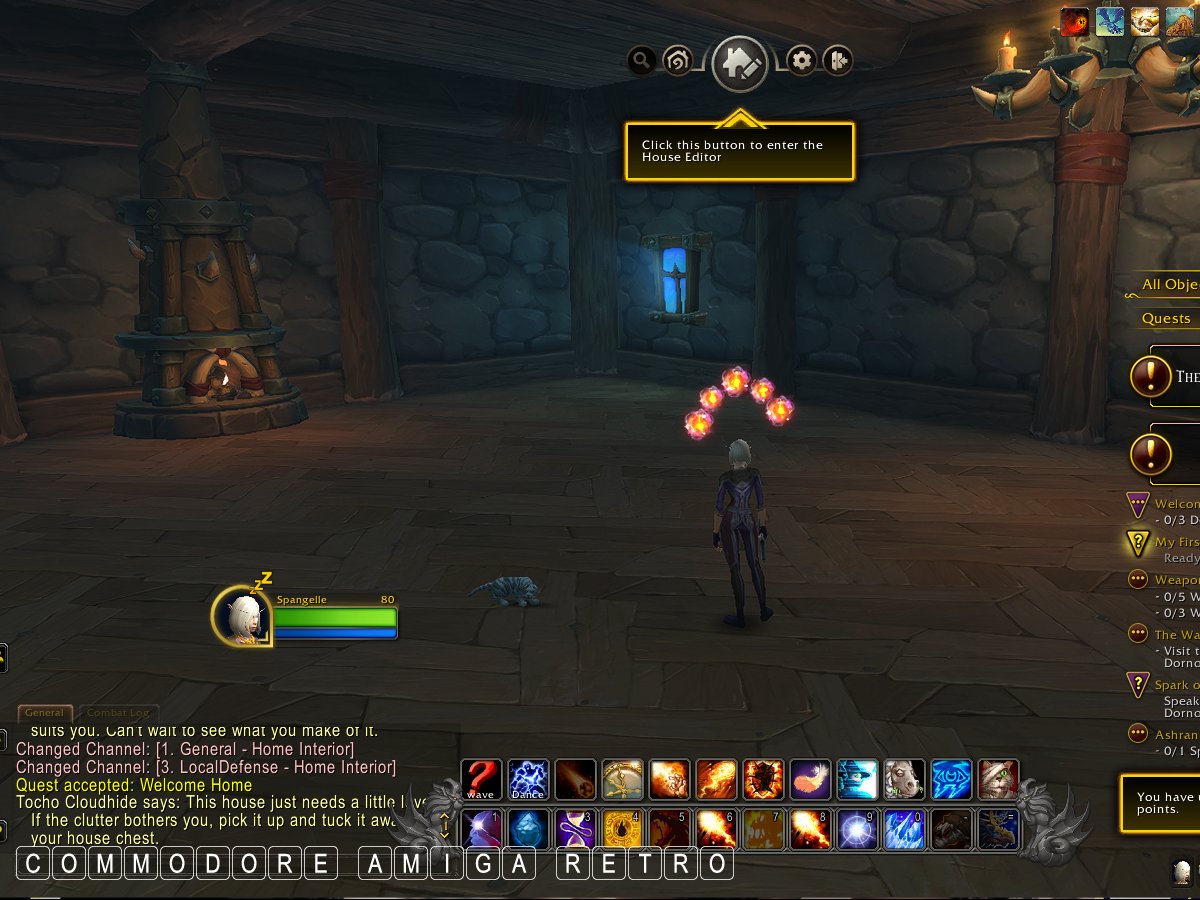The height and width of the screenshot is (900, 1200).
Task: Enter the House Editor with the center button
Action: coord(739,63)
